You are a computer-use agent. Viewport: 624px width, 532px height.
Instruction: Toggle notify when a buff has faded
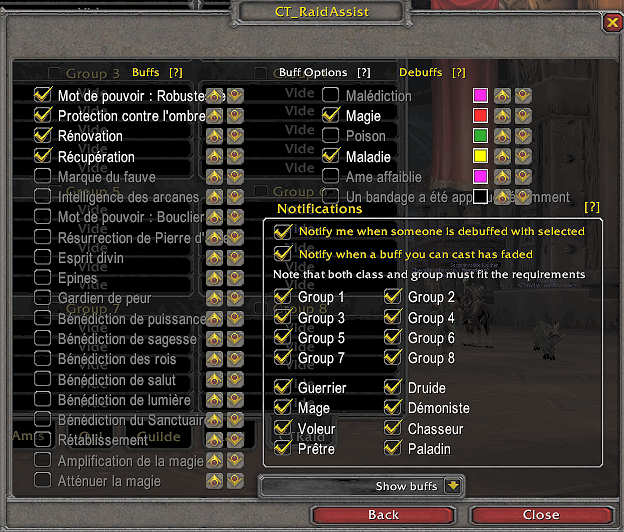[x=283, y=253]
